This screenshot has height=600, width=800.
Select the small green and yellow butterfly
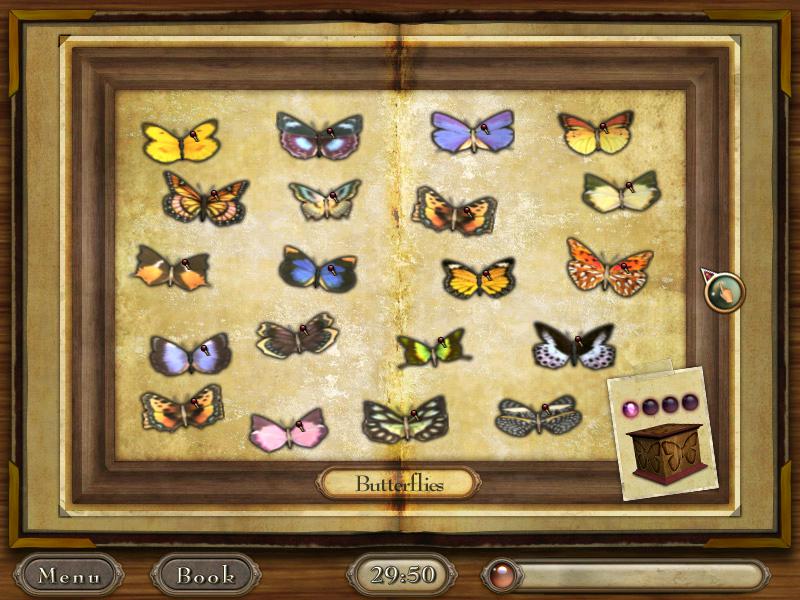coord(432,348)
